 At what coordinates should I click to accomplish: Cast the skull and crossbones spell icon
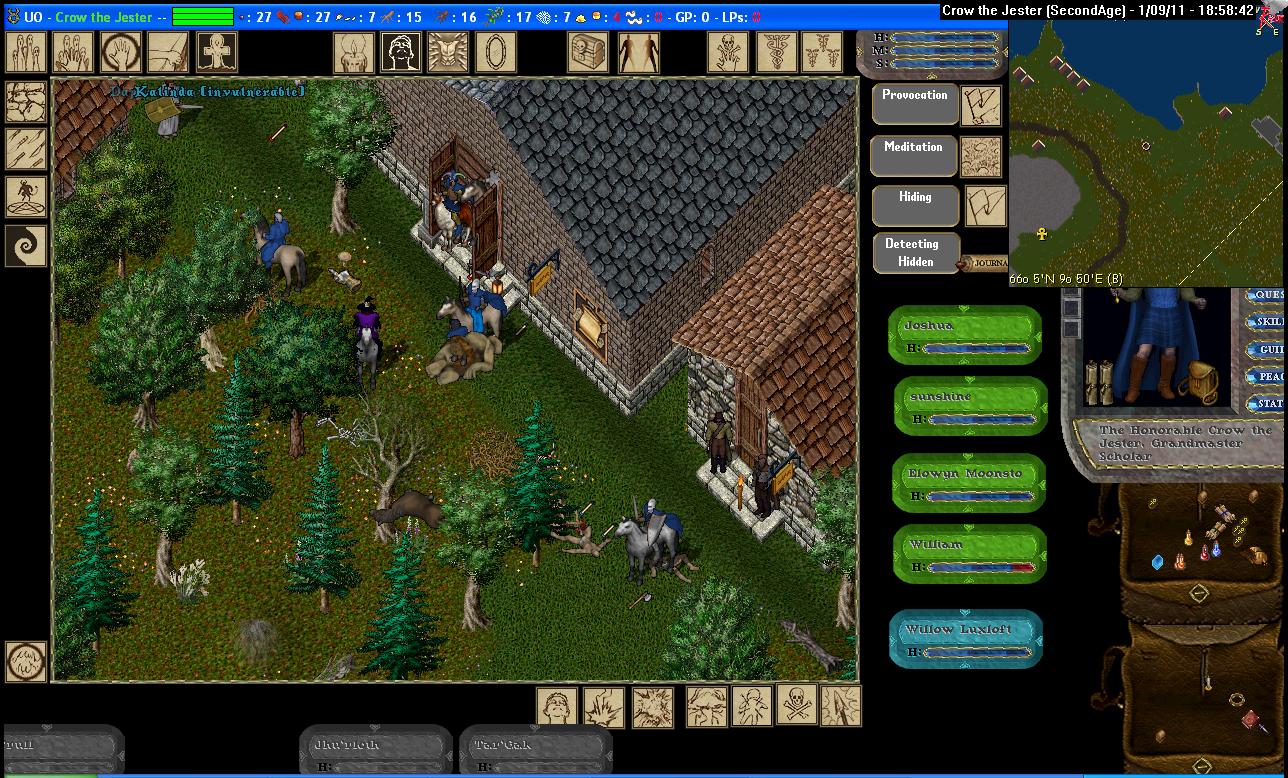[x=797, y=706]
